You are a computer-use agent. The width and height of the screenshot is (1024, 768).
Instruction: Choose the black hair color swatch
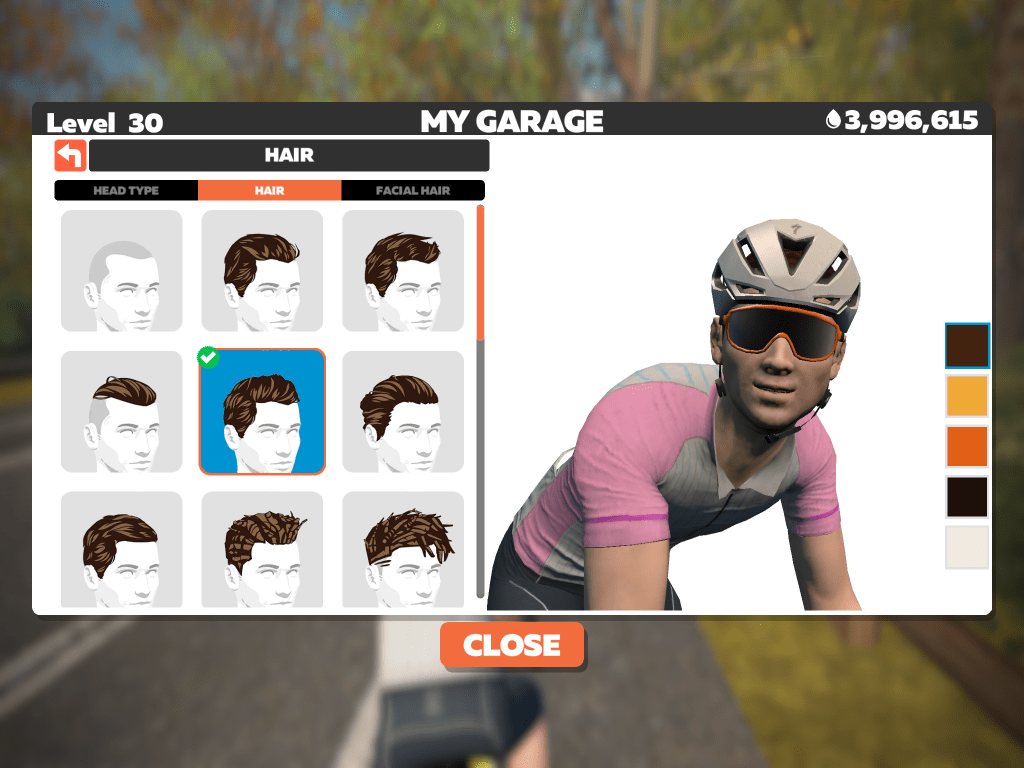pos(967,497)
